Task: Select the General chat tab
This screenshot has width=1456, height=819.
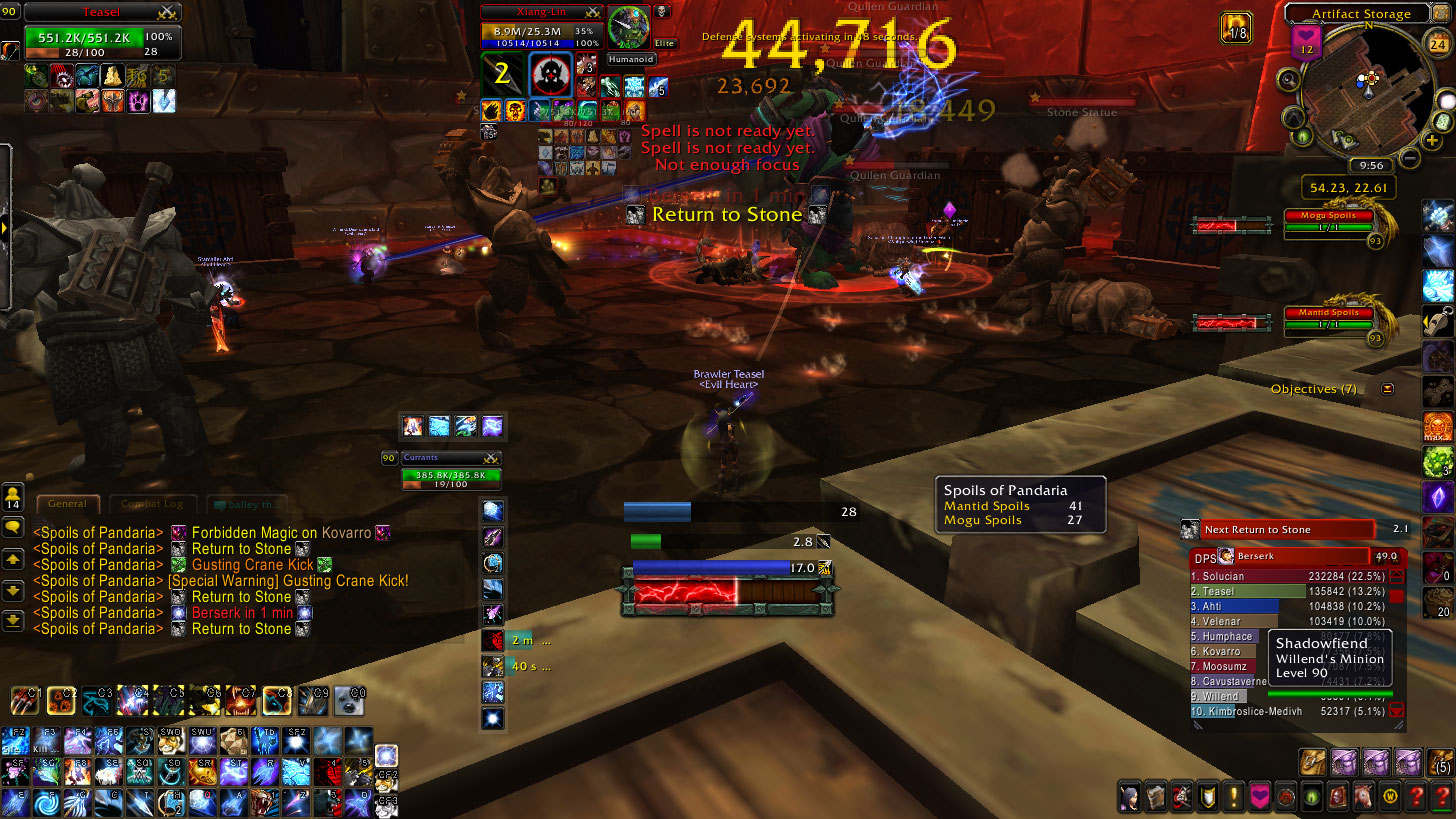Action: [68, 504]
